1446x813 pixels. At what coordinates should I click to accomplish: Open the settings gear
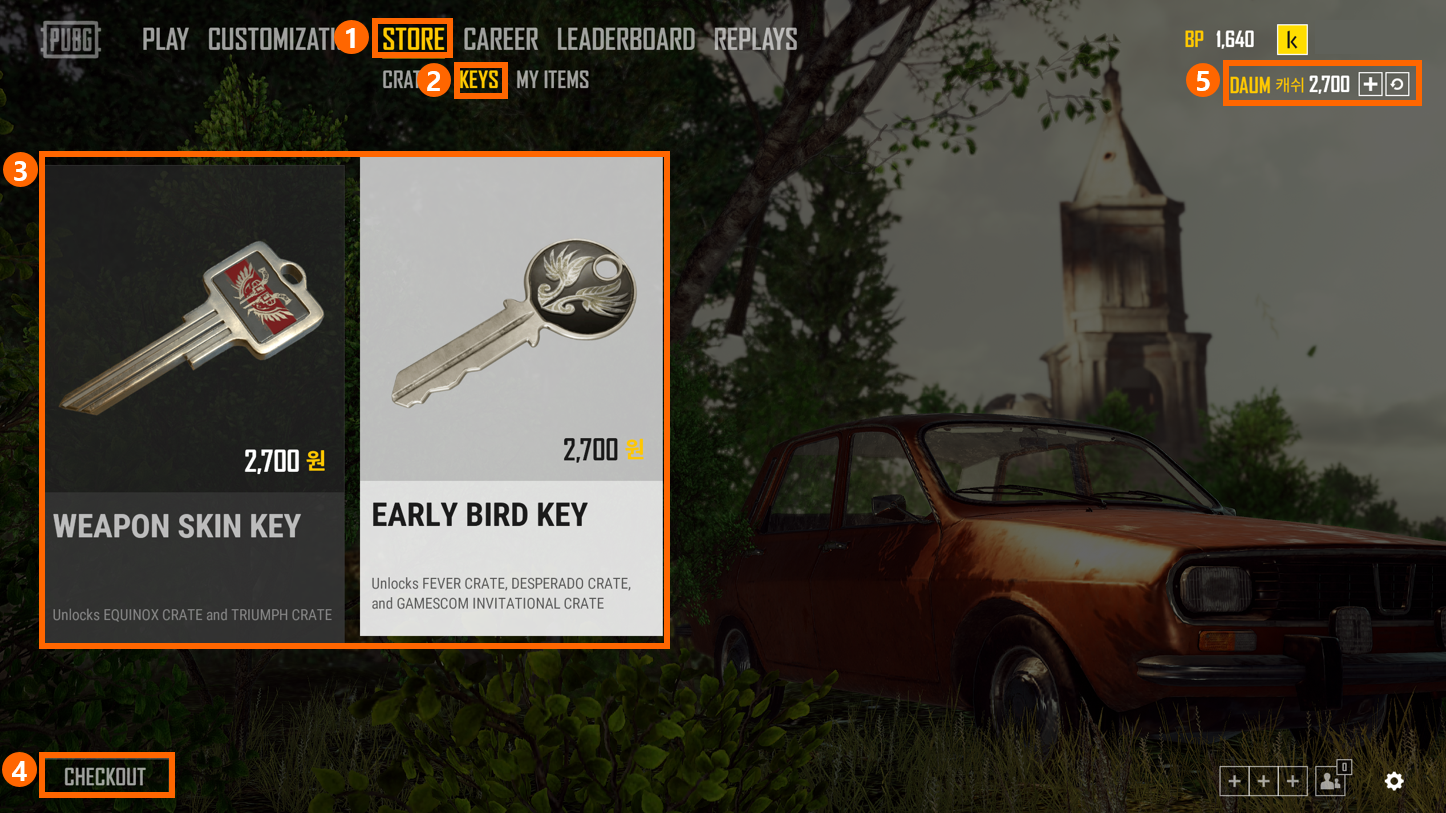pyautogui.click(x=1394, y=781)
